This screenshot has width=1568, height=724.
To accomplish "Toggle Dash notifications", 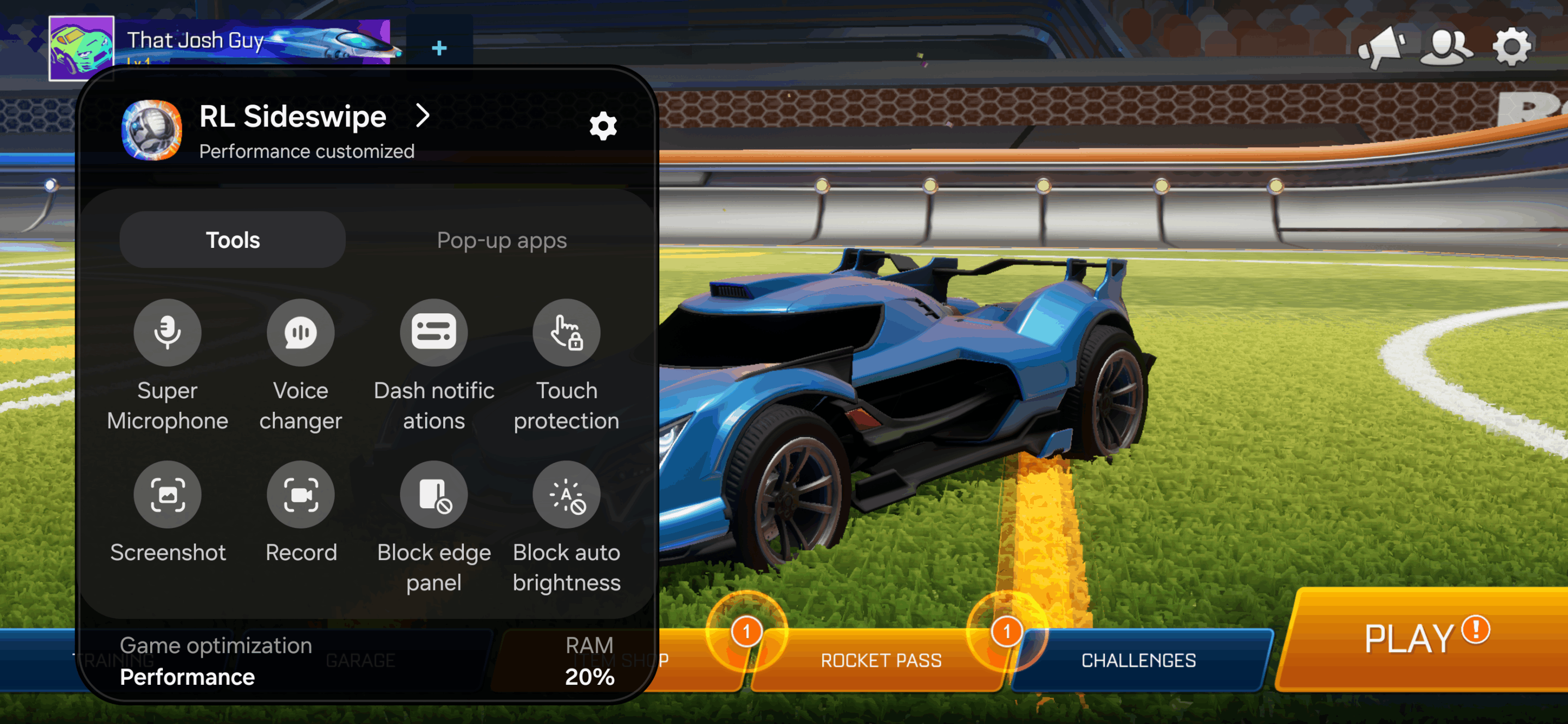I will coord(433,332).
